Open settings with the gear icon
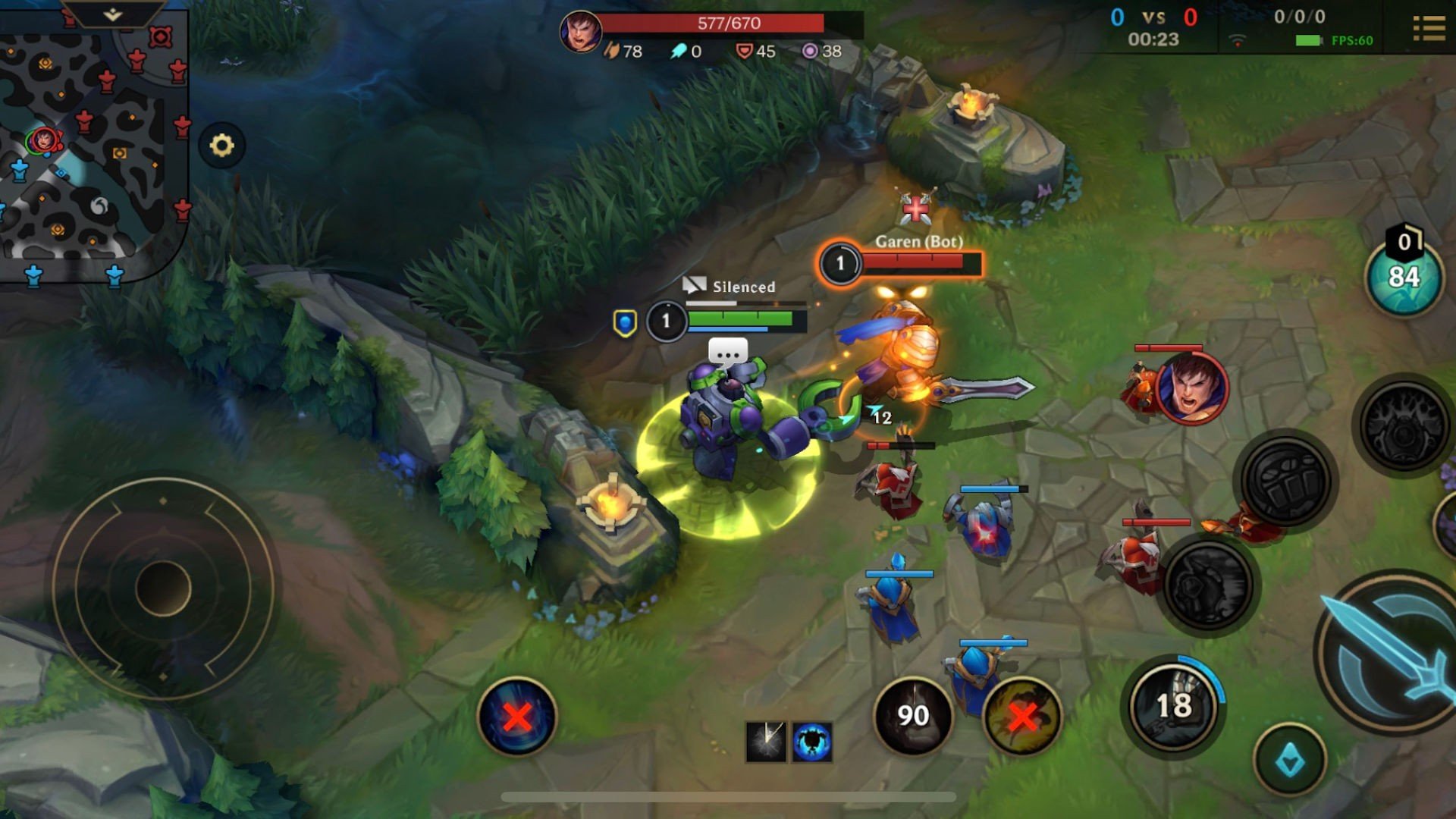1456x819 pixels. click(221, 145)
